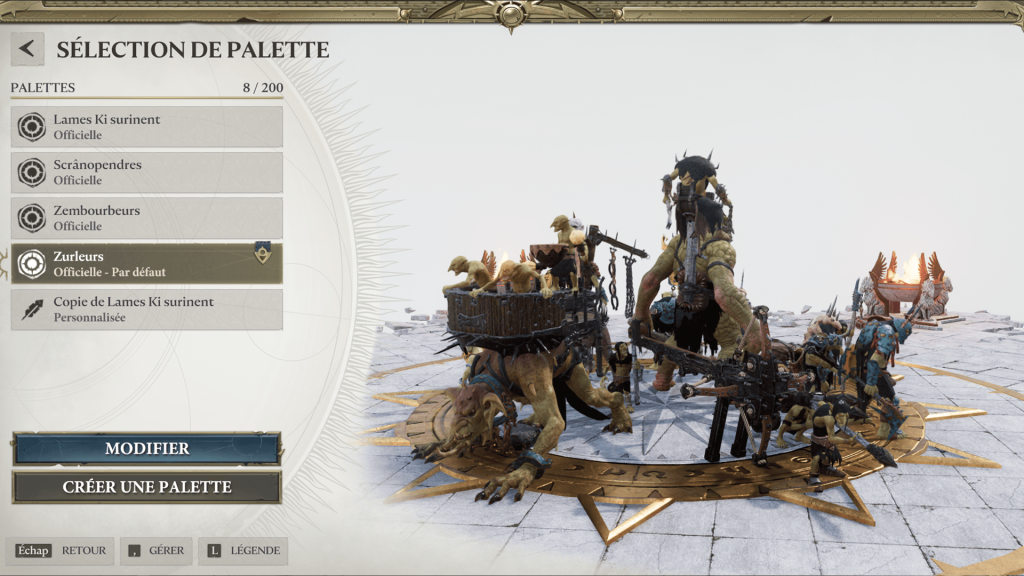The width and height of the screenshot is (1024, 576).
Task: Choose the Scrânopendres palette
Action: click(x=147, y=173)
